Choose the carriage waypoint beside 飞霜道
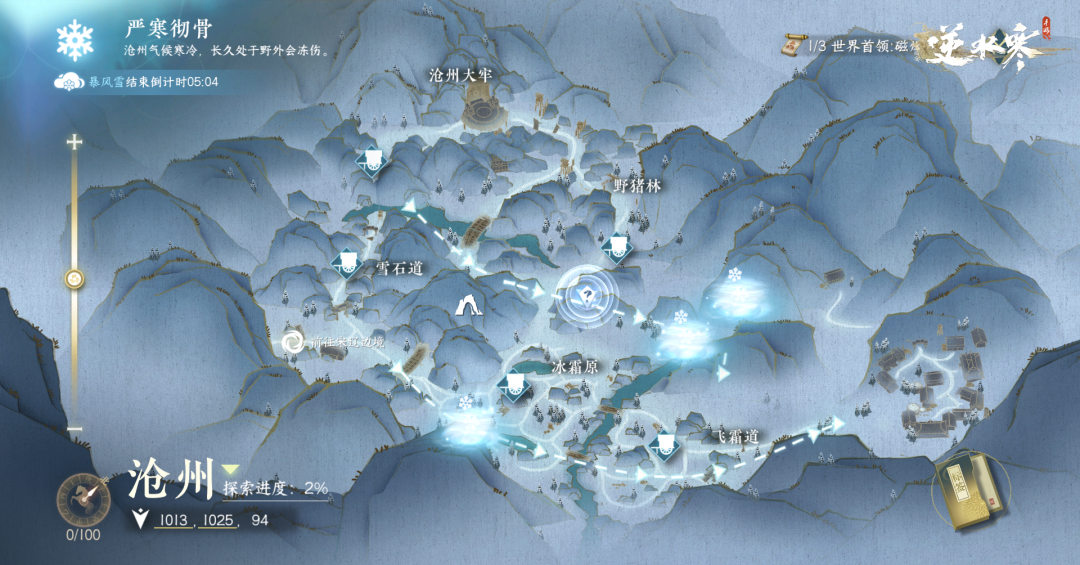This screenshot has width=1080, height=565. coord(661,445)
